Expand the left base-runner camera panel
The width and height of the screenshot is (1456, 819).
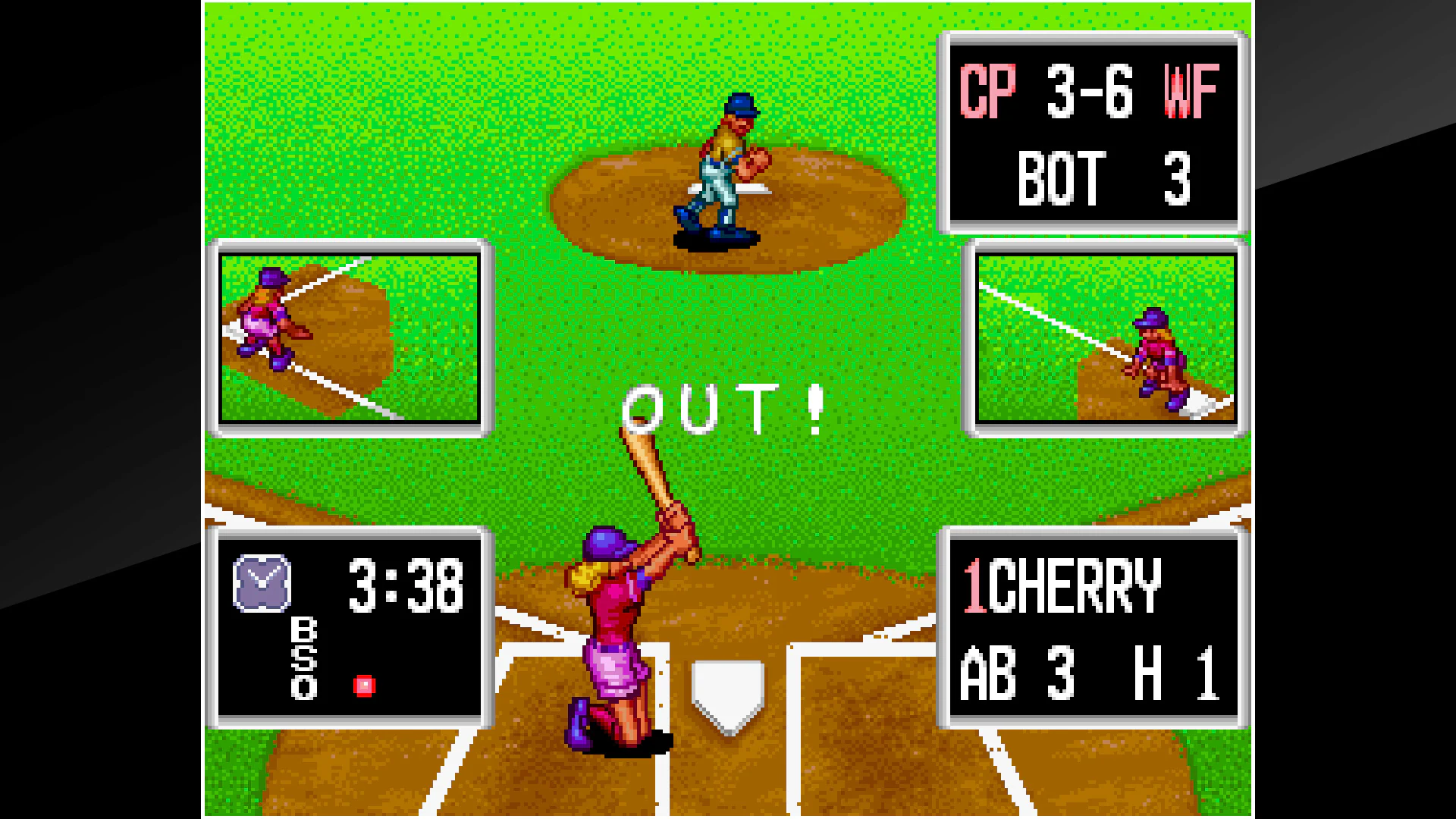click(350, 337)
